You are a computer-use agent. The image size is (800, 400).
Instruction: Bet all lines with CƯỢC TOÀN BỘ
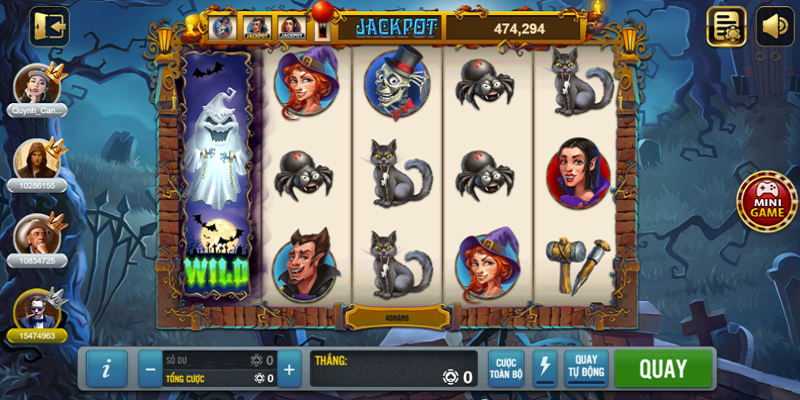point(506,368)
